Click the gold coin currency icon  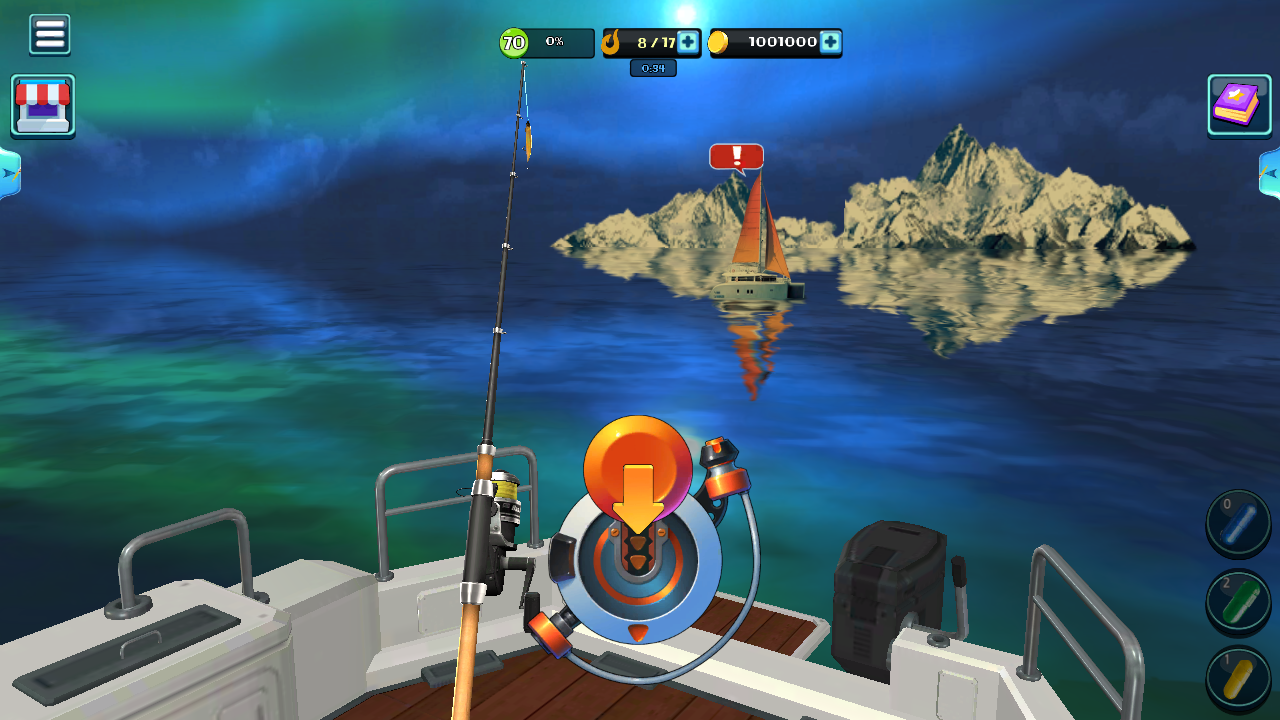pos(718,43)
